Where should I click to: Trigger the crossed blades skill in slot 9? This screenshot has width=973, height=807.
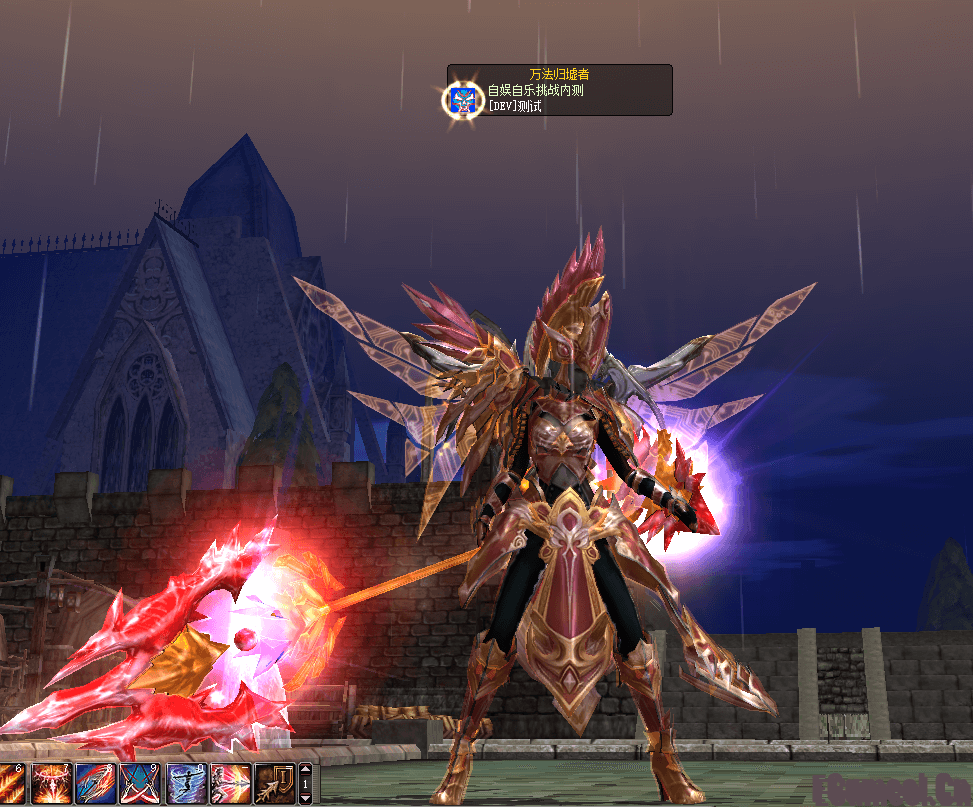point(140,784)
